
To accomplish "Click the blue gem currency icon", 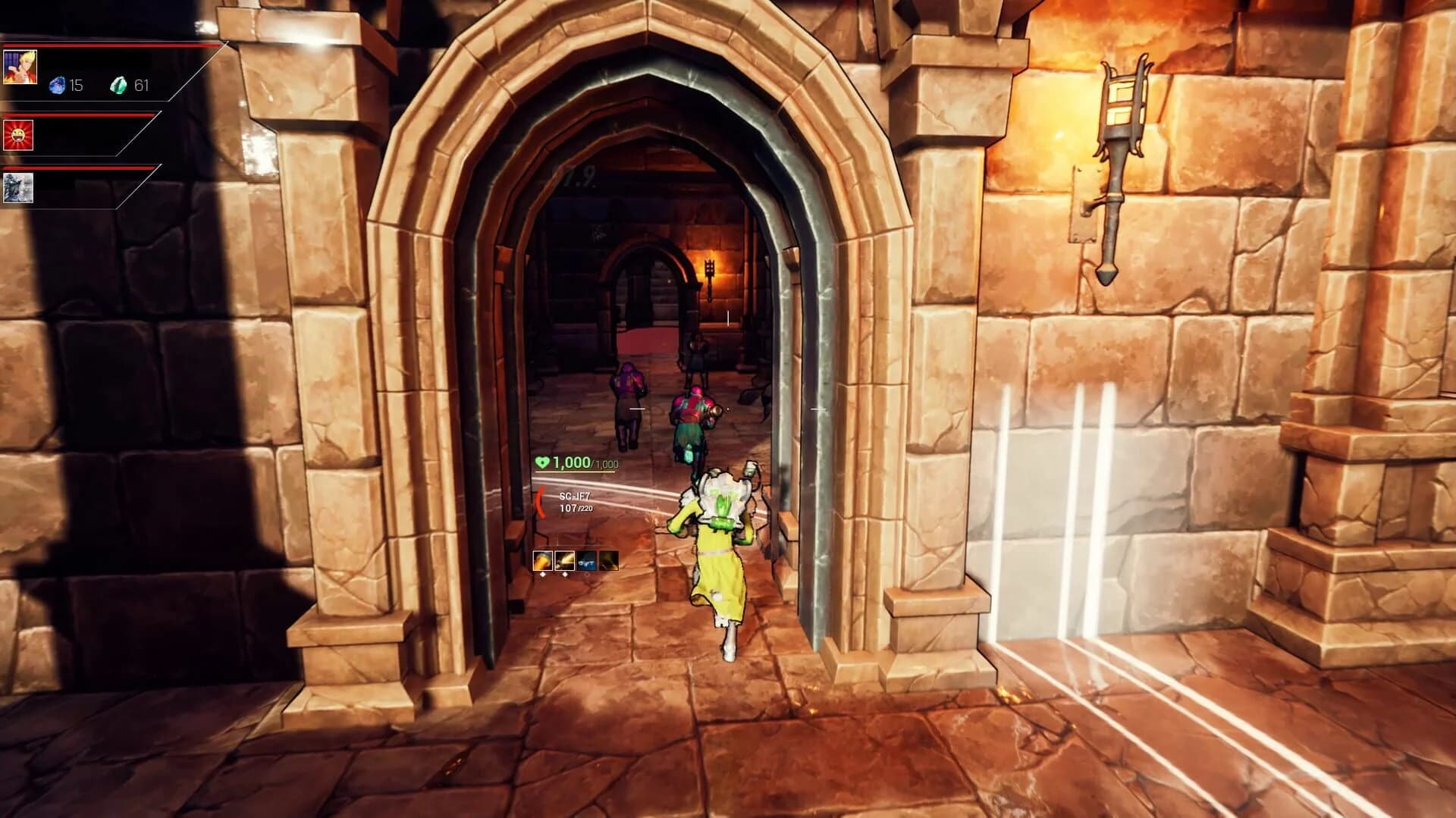I will click(x=58, y=85).
